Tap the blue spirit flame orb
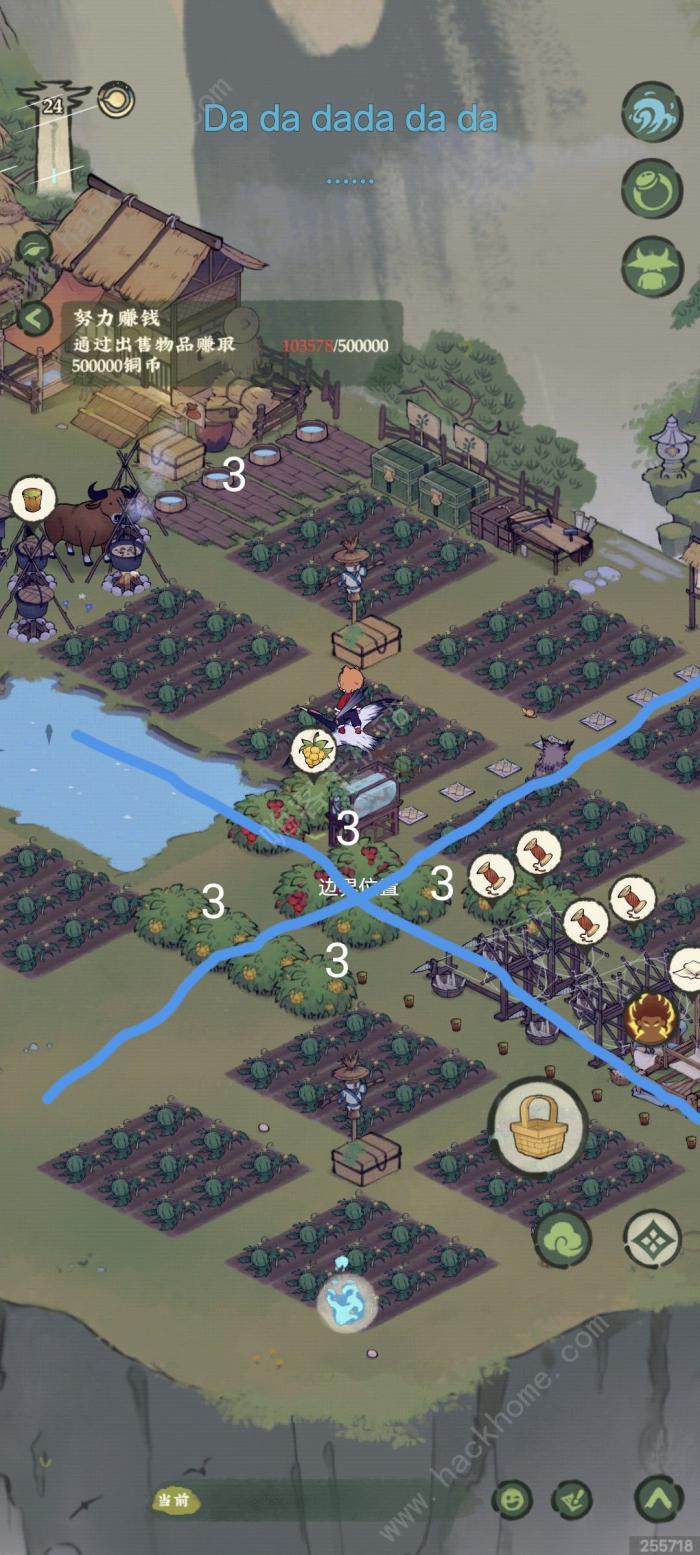Viewport: 700px width, 1555px height. point(347,1303)
